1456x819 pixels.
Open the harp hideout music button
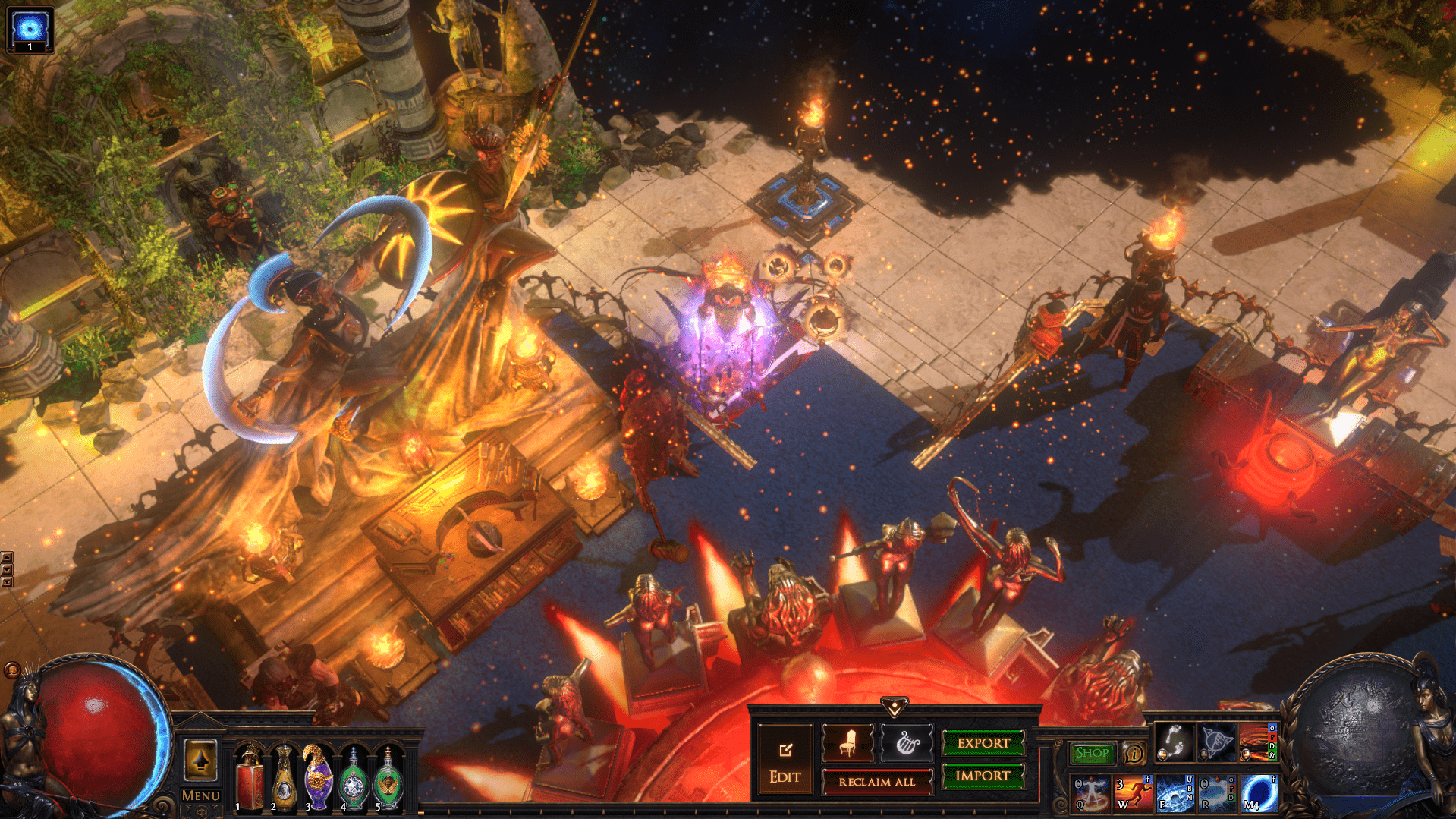[906, 743]
